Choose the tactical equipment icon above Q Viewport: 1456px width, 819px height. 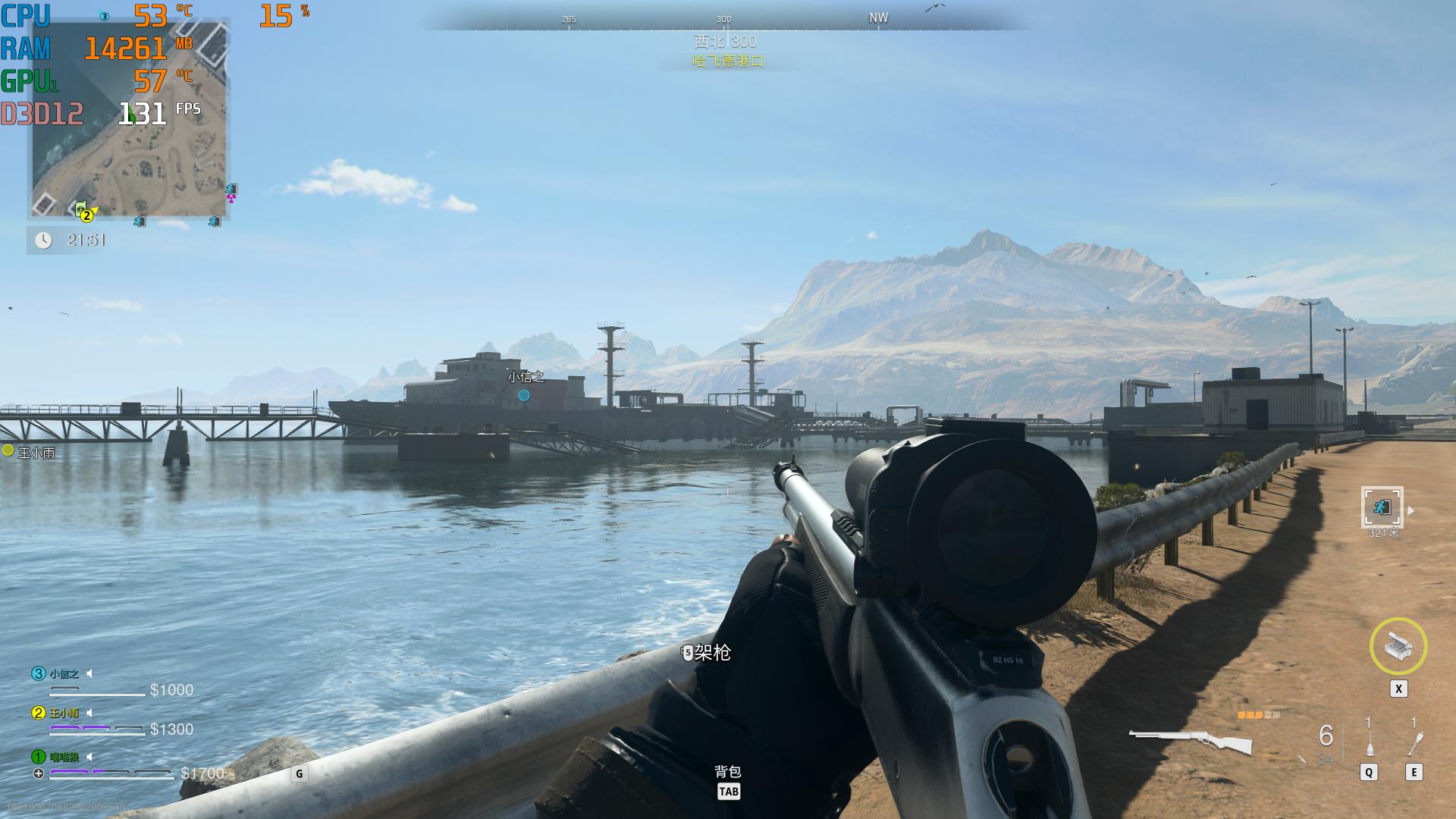pos(1369,742)
